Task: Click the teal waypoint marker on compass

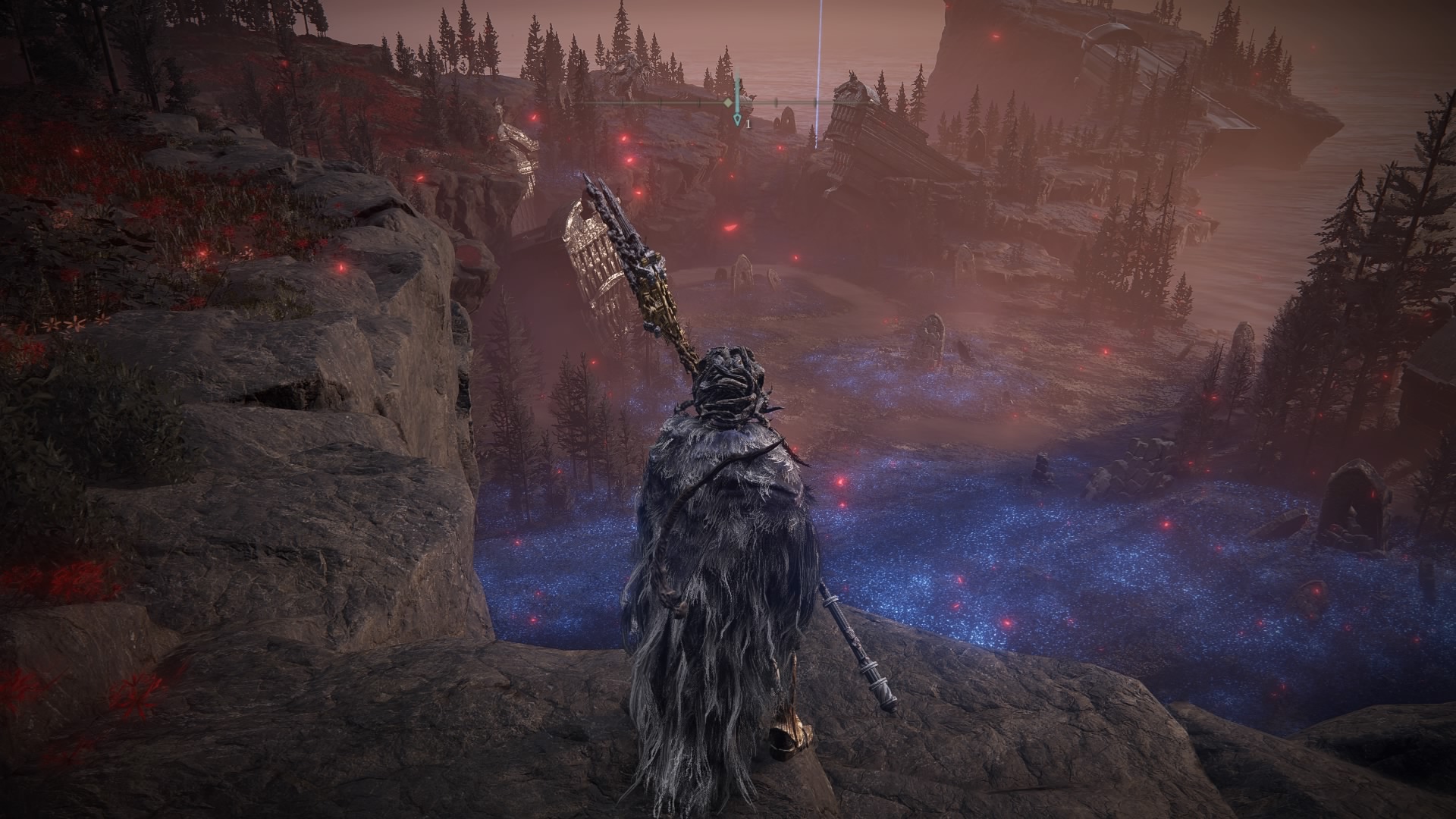Action: click(737, 120)
